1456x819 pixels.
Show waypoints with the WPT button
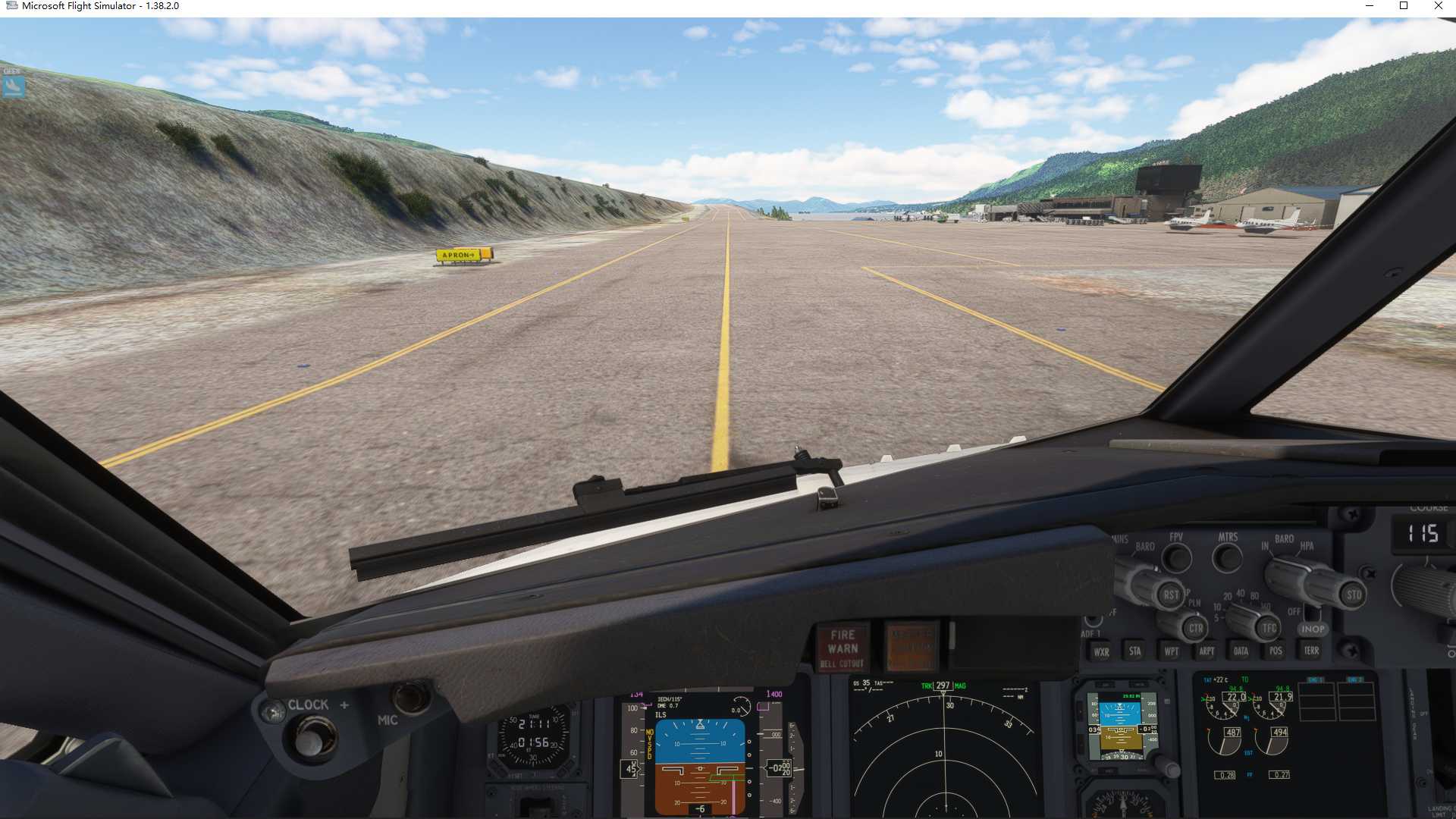click(x=1171, y=651)
